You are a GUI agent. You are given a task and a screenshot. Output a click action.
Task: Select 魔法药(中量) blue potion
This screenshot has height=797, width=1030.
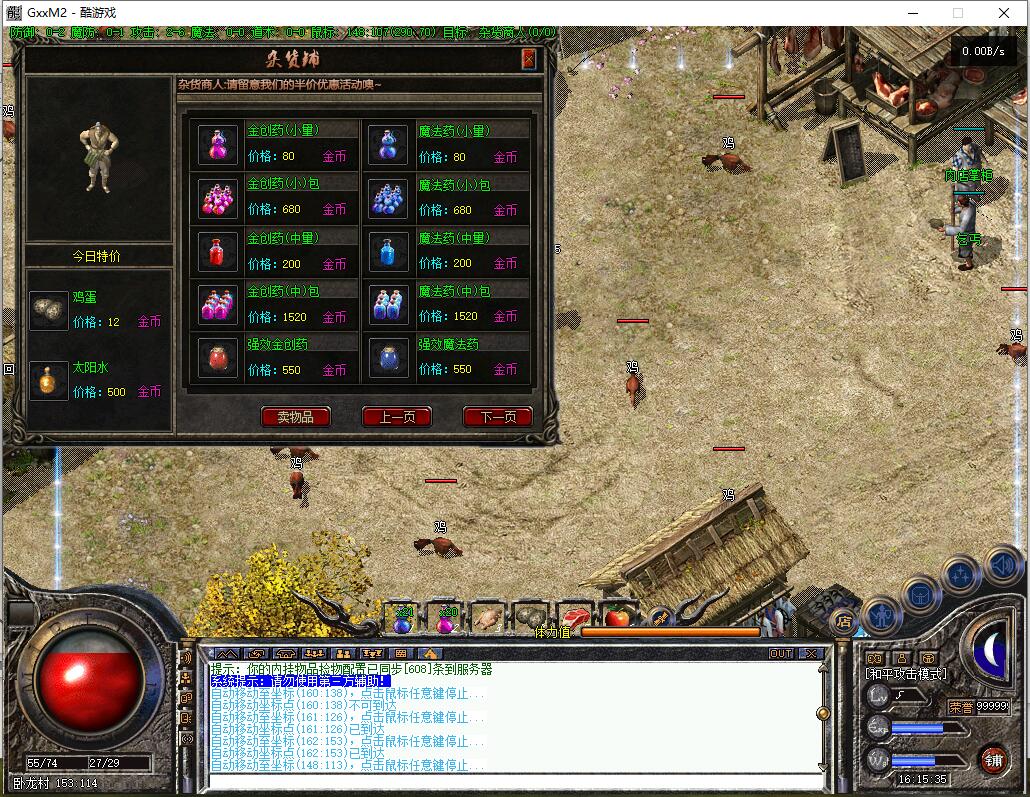click(388, 251)
